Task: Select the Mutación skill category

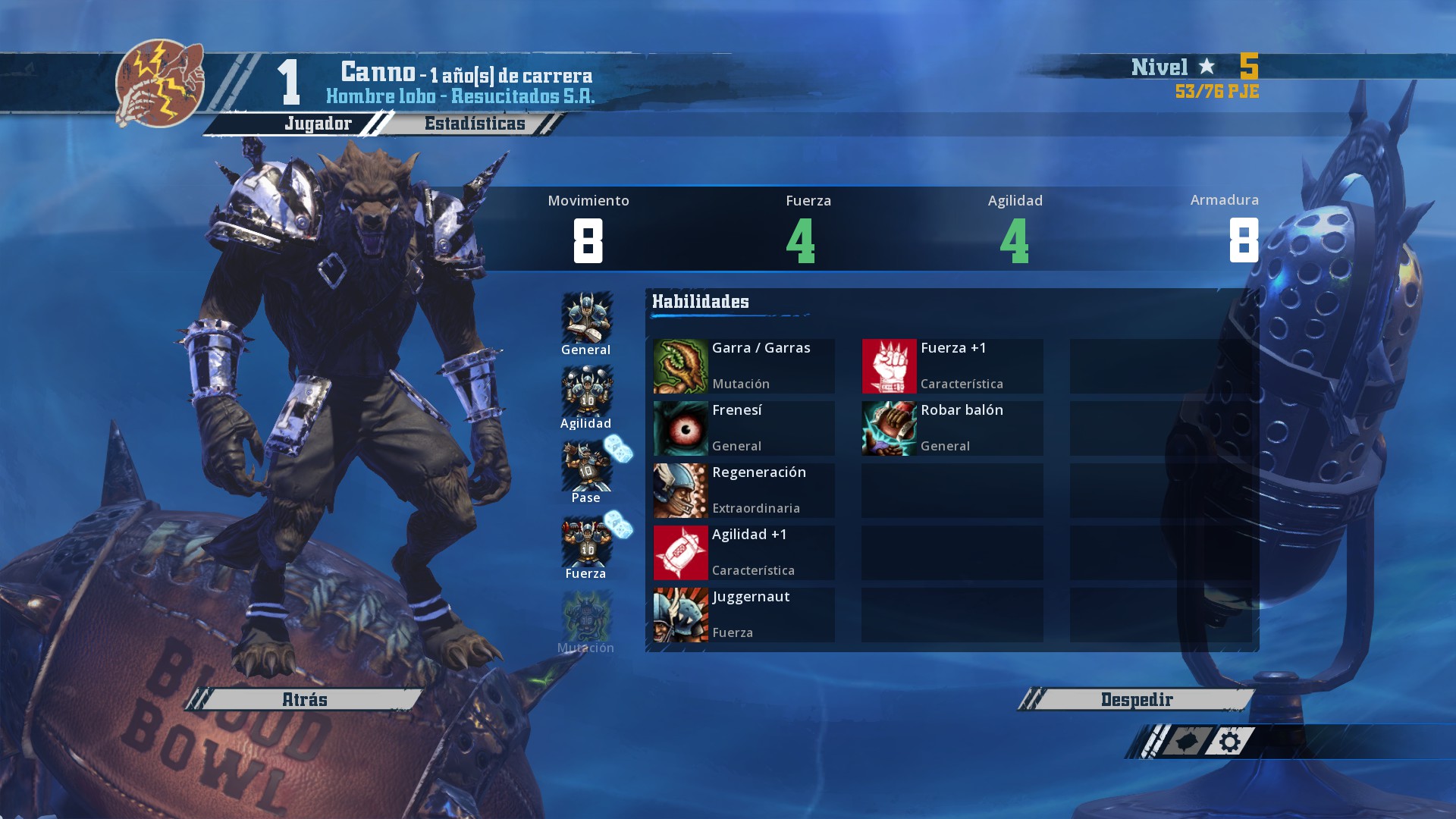Action: (x=586, y=622)
